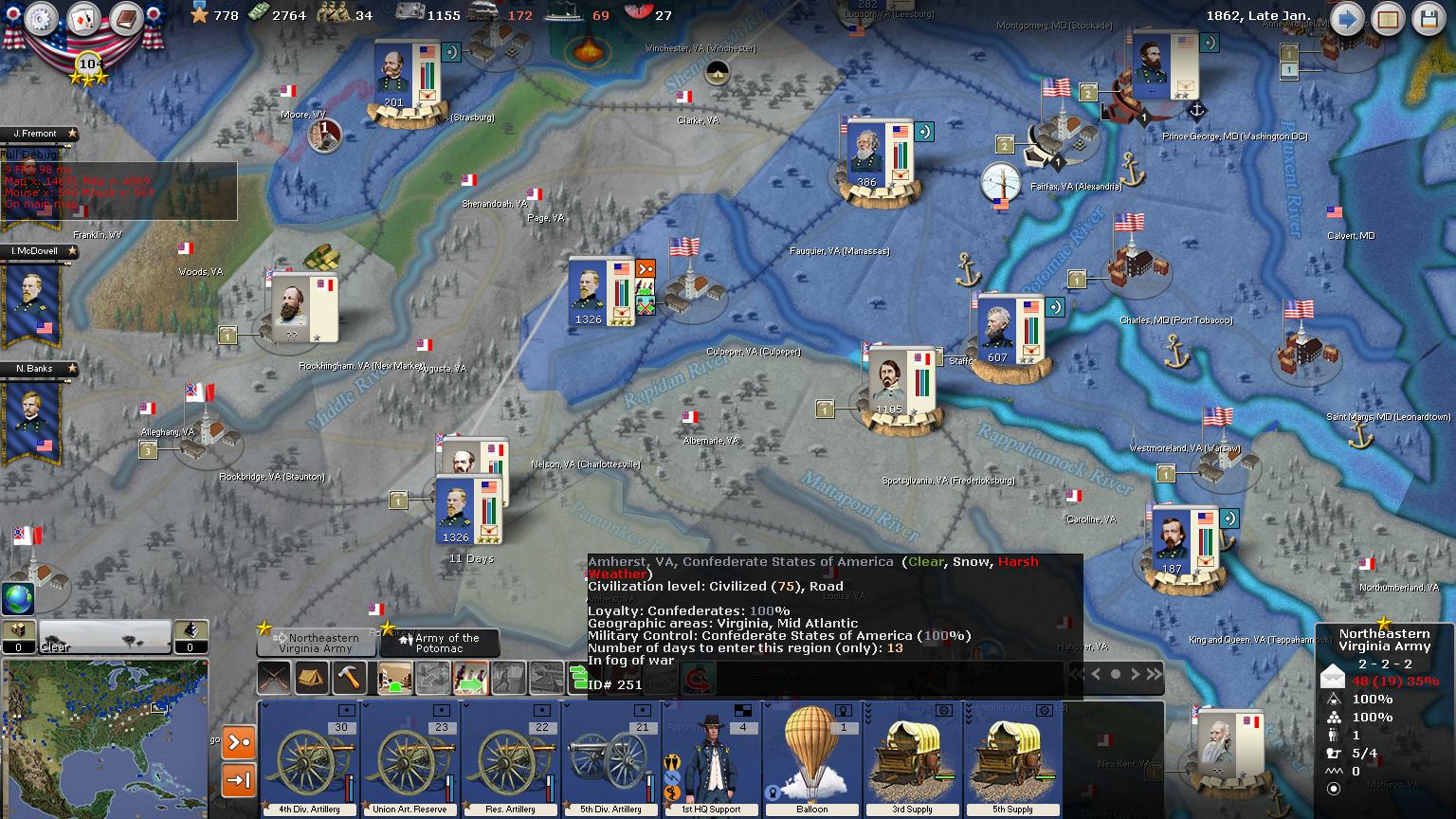Select the 1st HQ Support unit card
The image size is (1456, 819).
point(711,758)
